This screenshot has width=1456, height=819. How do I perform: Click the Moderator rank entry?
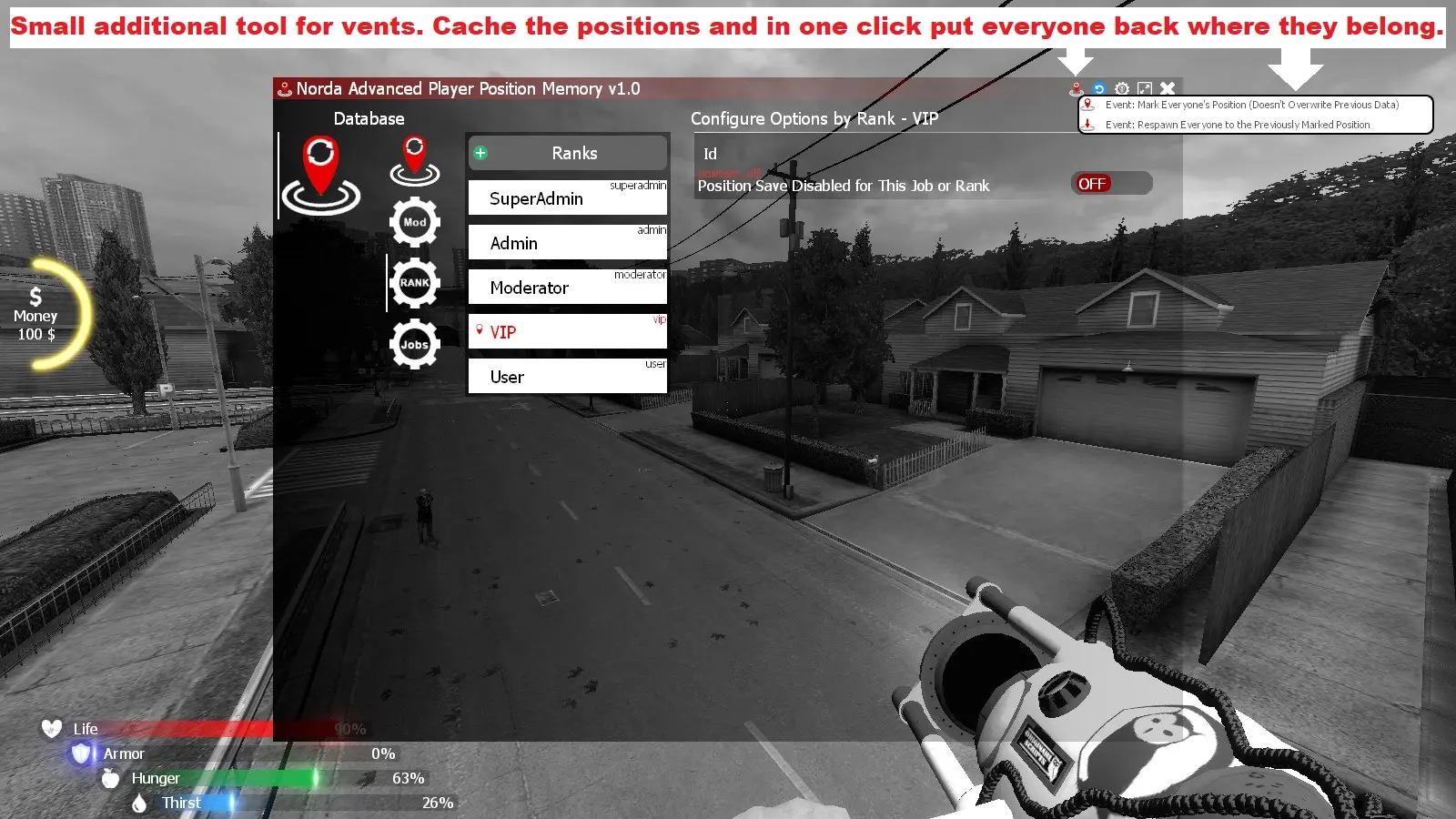point(567,287)
